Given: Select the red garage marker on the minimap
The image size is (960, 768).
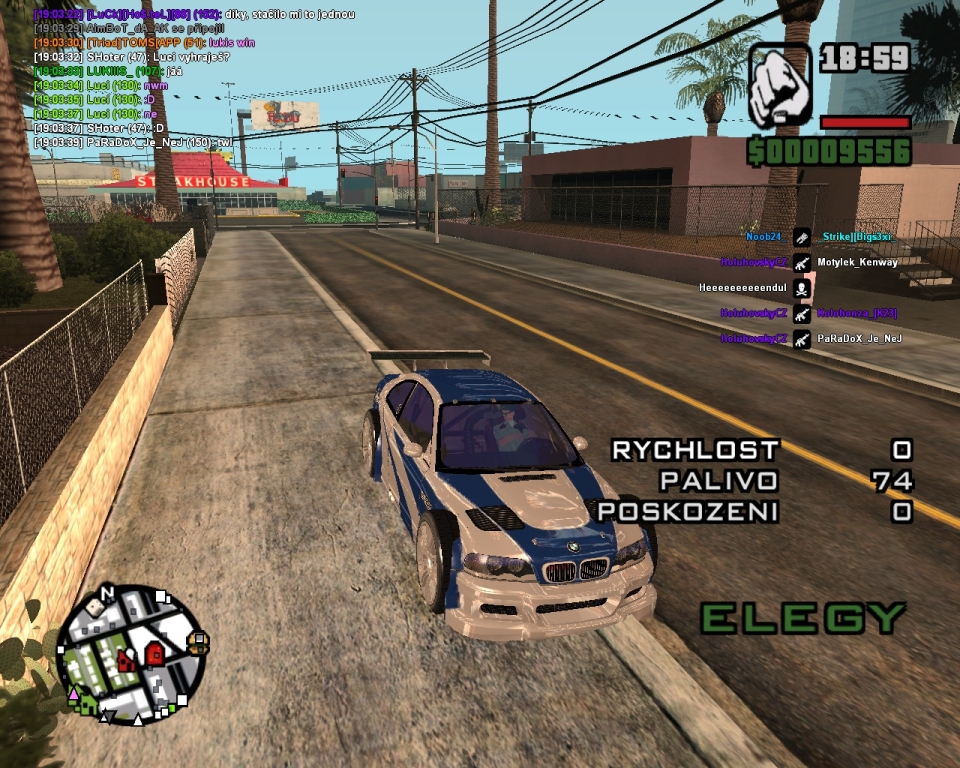Looking at the screenshot, I should [x=155, y=653].
